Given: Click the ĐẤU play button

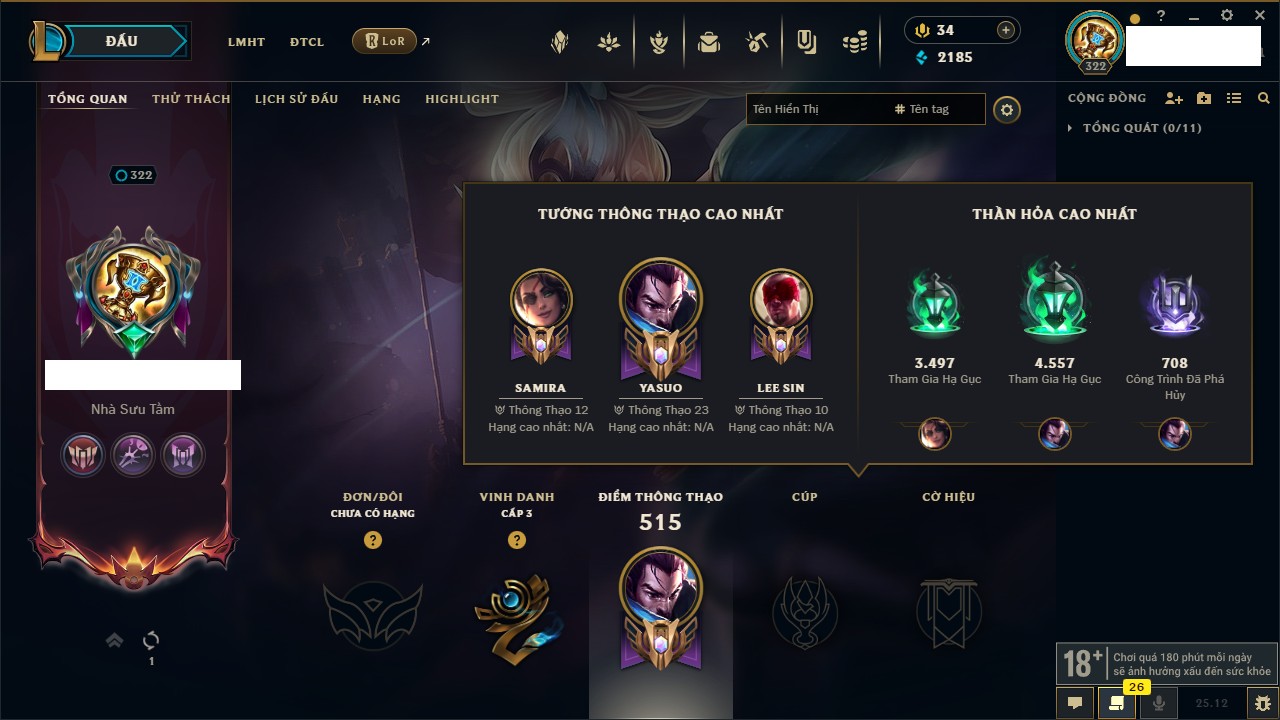Looking at the screenshot, I should (x=122, y=41).
